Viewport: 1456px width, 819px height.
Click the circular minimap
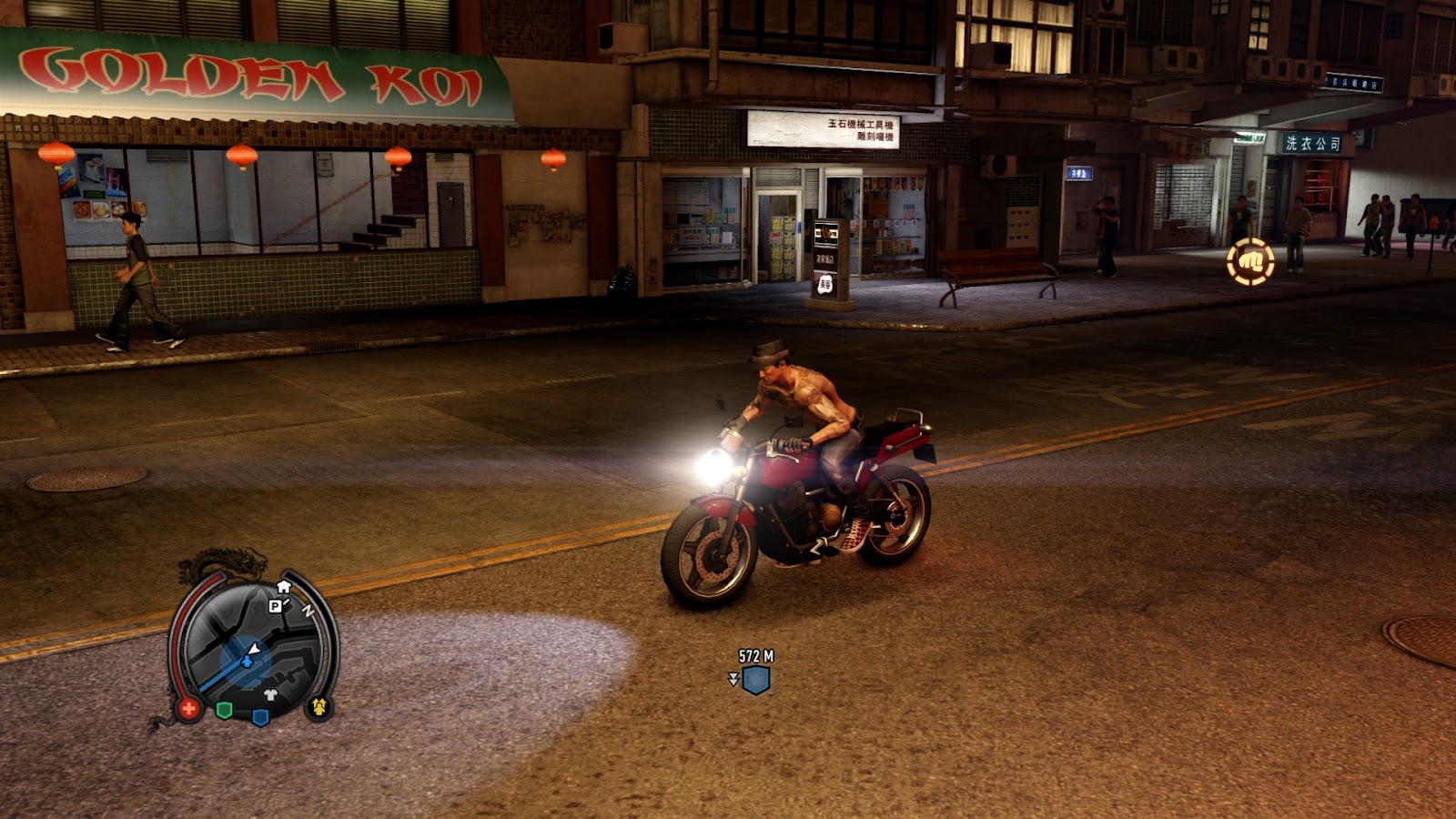coord(251,648)
